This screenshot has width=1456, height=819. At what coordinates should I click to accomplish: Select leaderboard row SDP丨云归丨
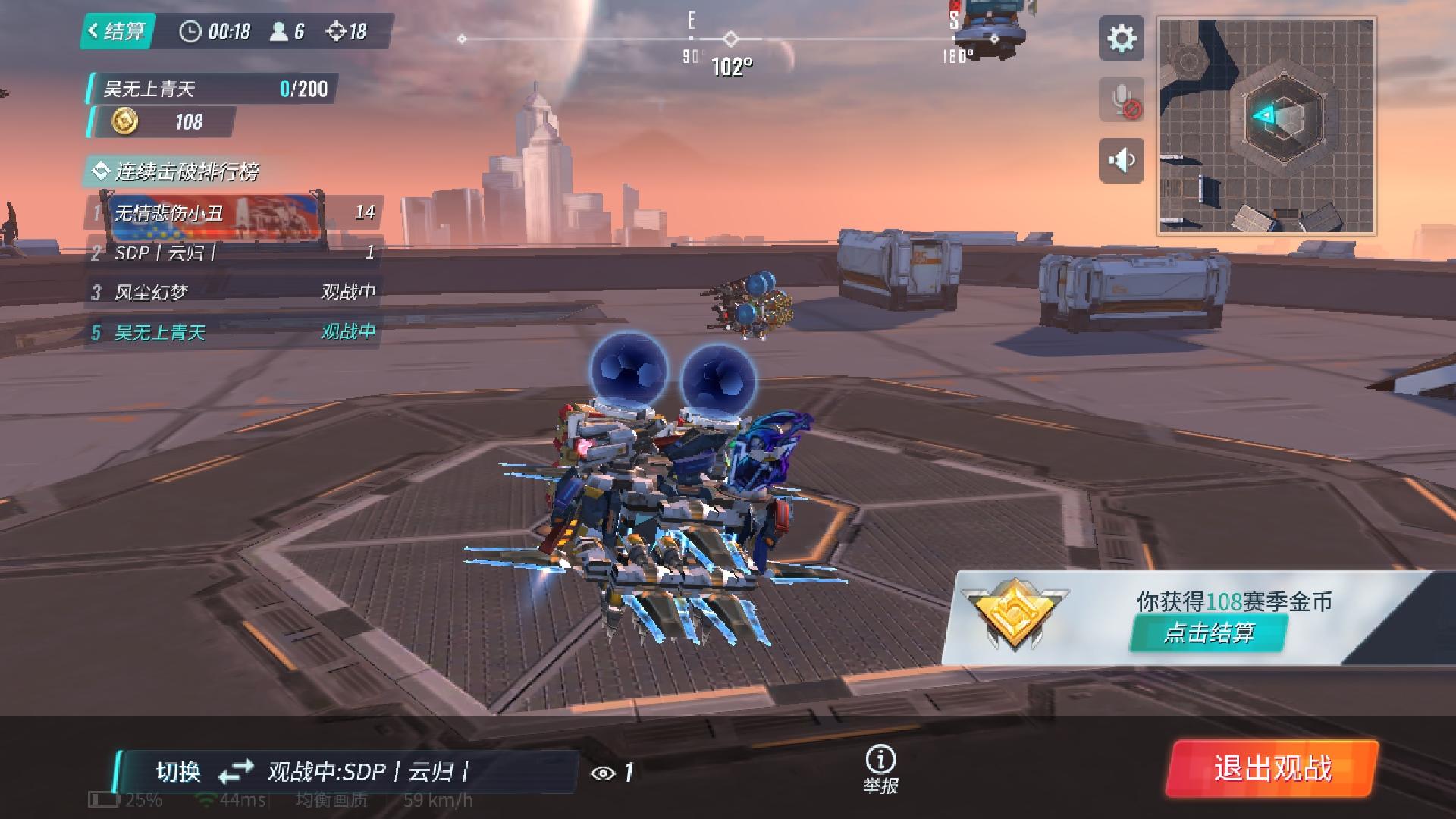[234, 253]
